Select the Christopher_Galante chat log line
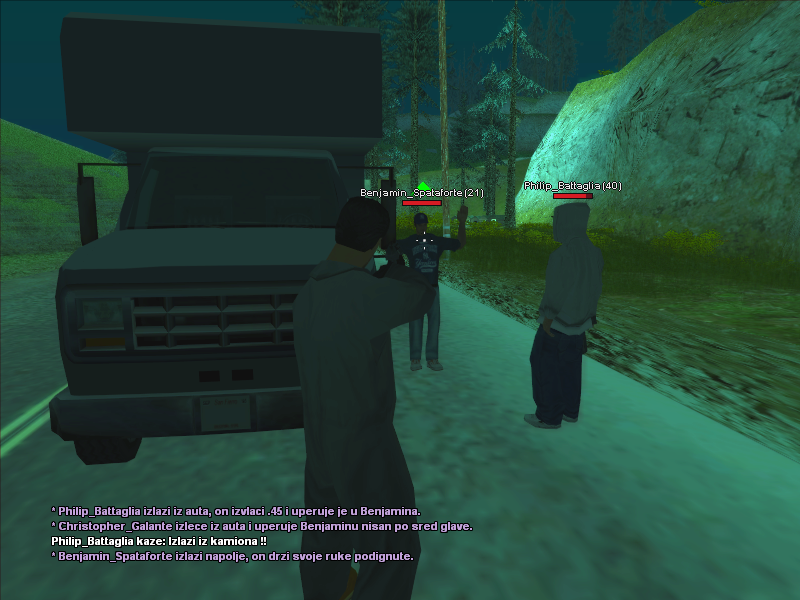The width and height of the screenshot is (800, 600). (261, 526)
